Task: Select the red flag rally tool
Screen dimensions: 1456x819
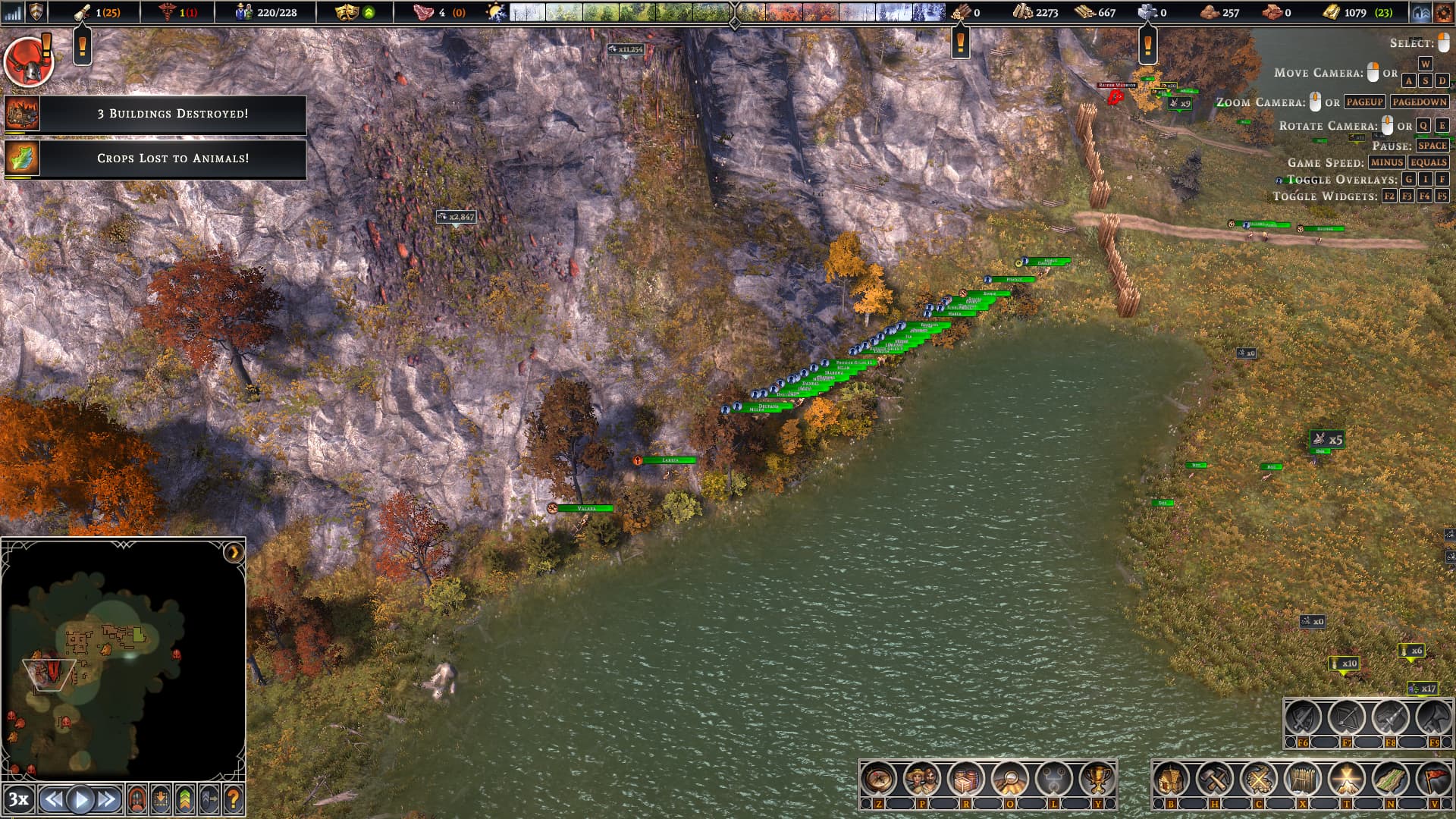Action: [x=1433, y=779]
